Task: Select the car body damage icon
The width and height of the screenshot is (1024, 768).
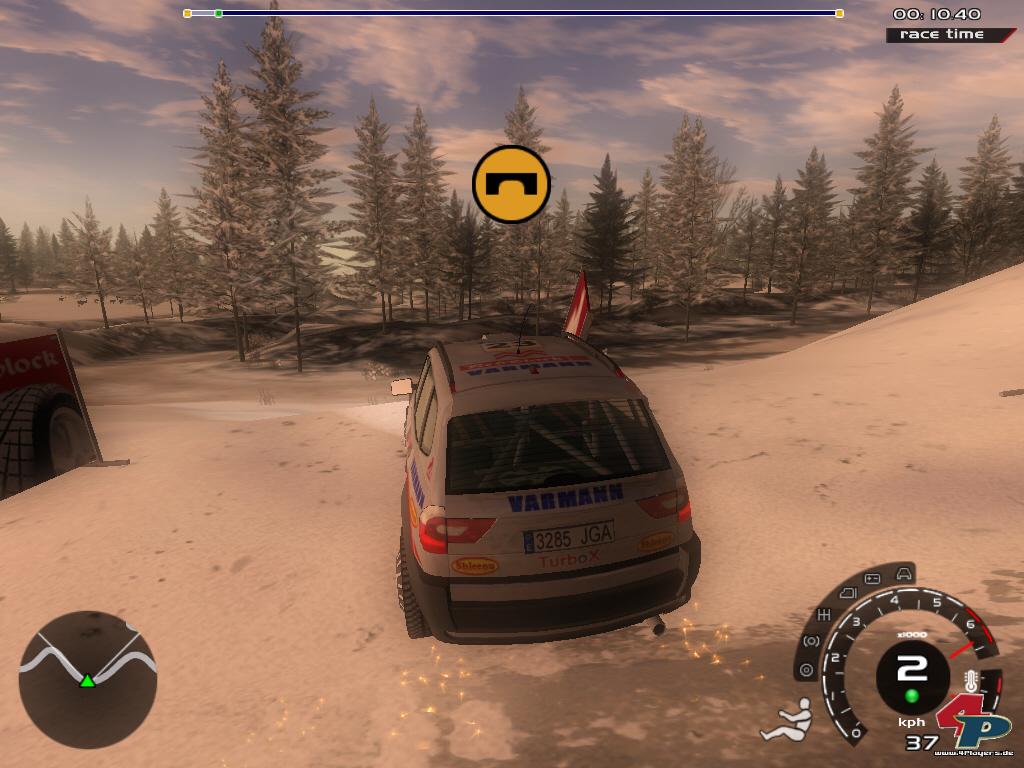Action: (903, 574)
